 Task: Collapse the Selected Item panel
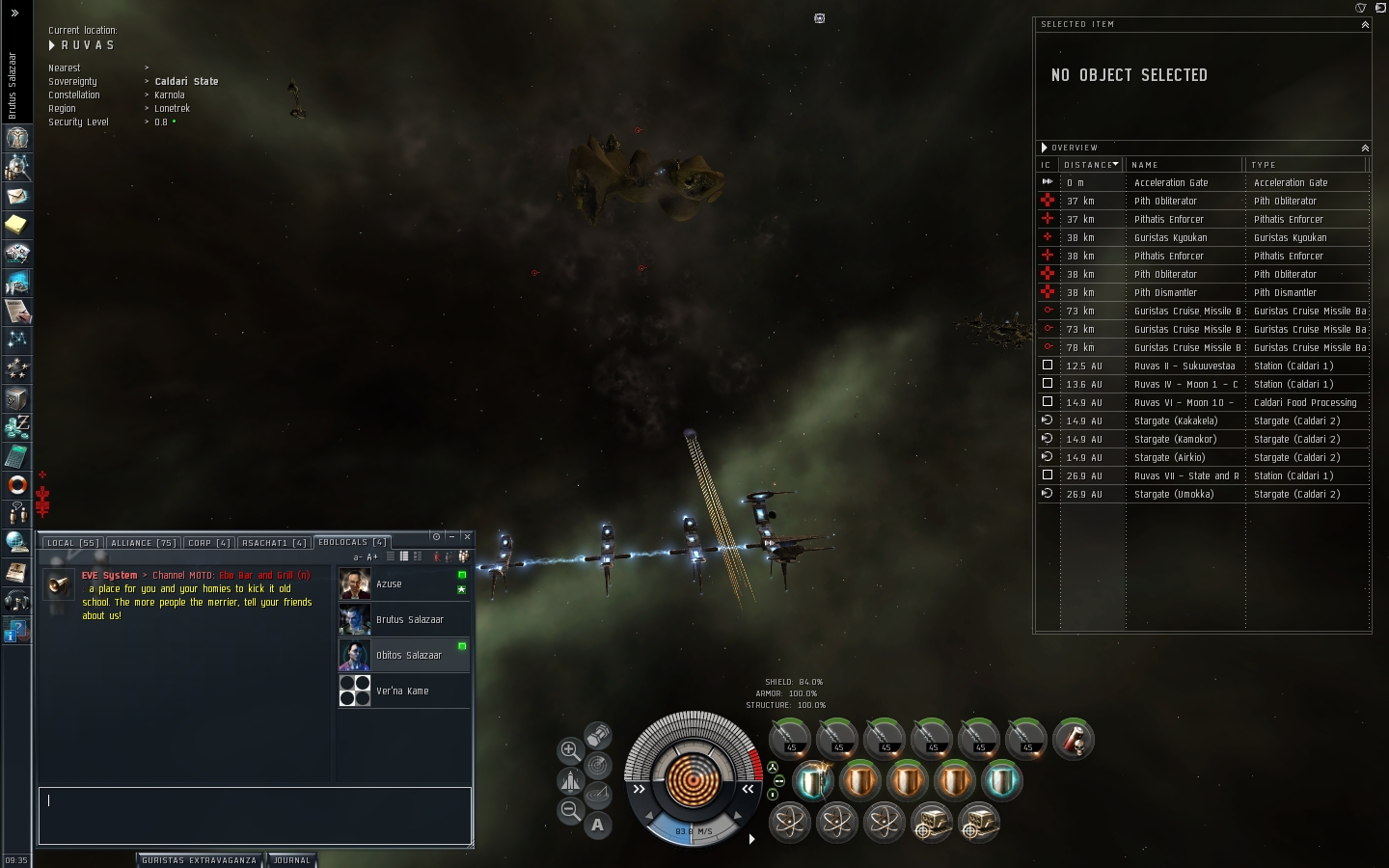point(1365,24)
